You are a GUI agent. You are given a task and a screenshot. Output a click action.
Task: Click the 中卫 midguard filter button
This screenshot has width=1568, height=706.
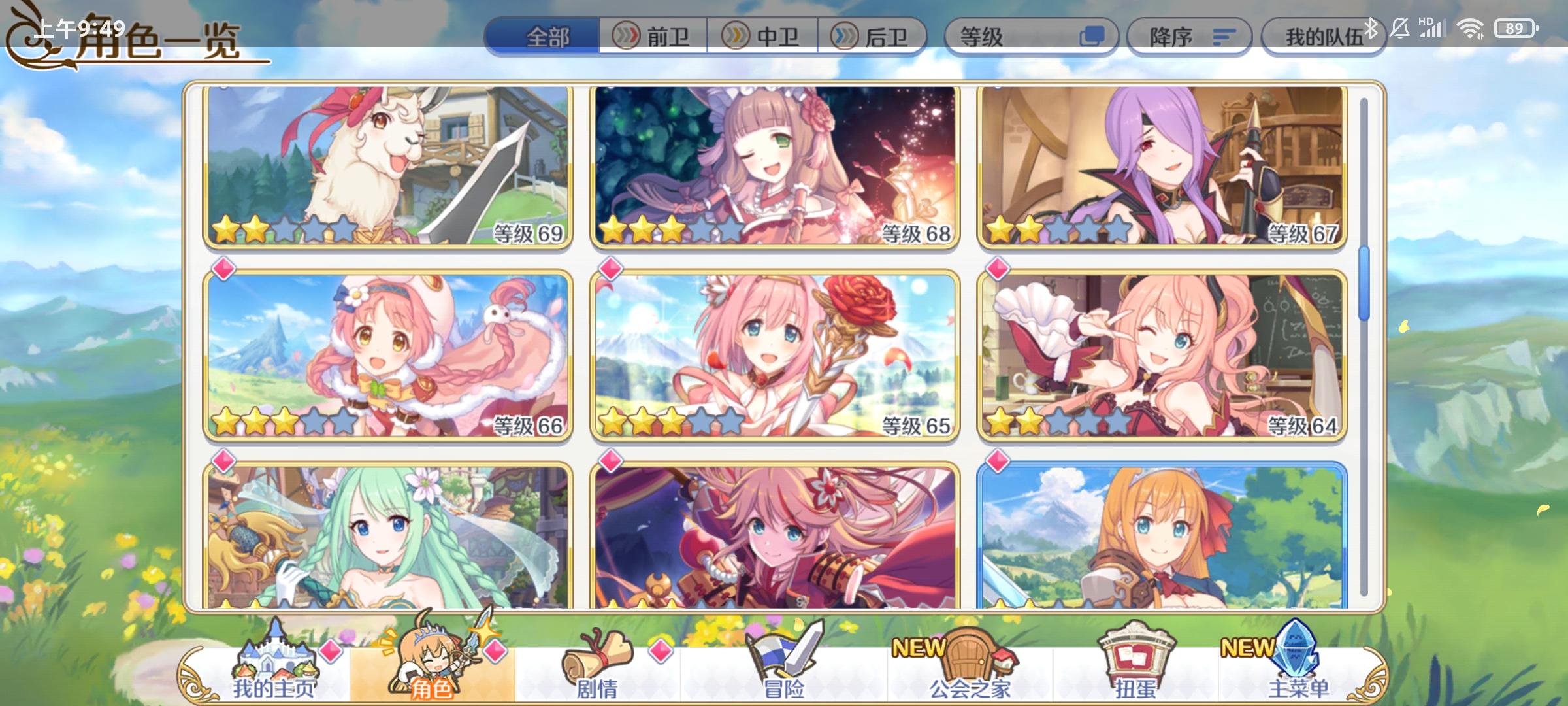click(x=764, y=37)
